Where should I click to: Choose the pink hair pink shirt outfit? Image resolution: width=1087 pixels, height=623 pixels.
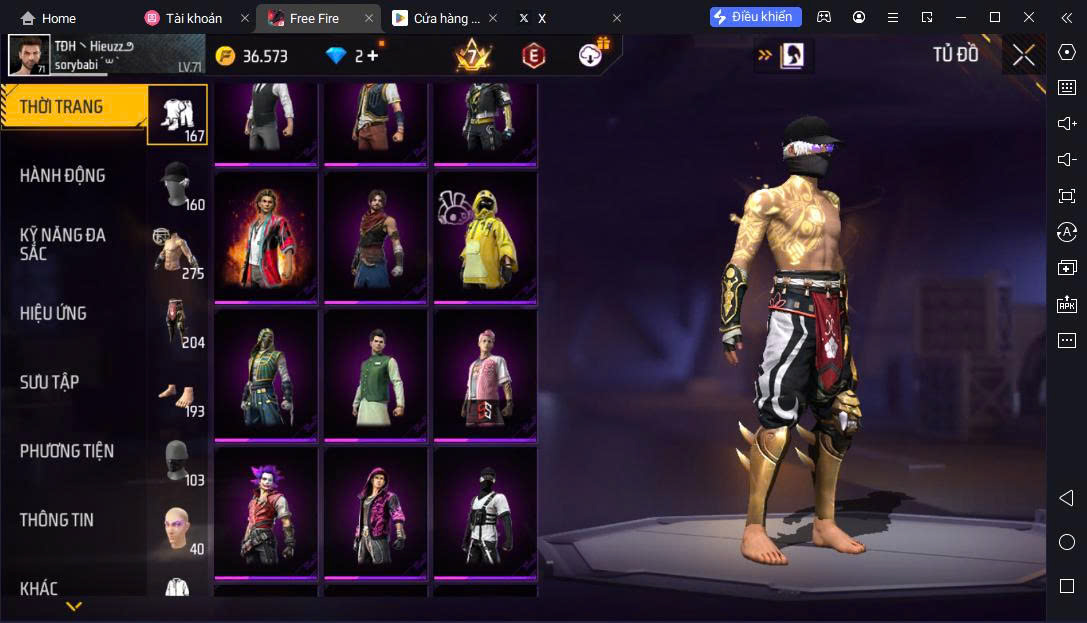(x=485, y=375)
